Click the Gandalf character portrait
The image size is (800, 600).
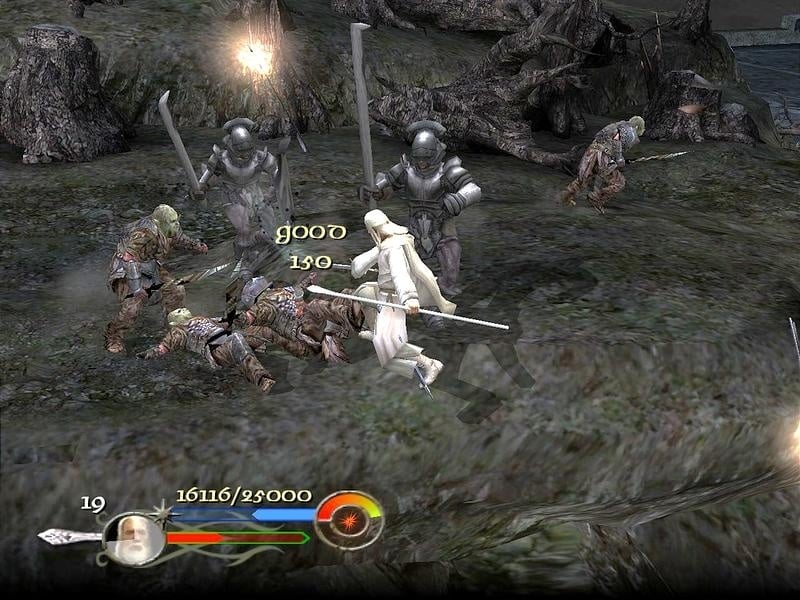click(x=133, y=537)
